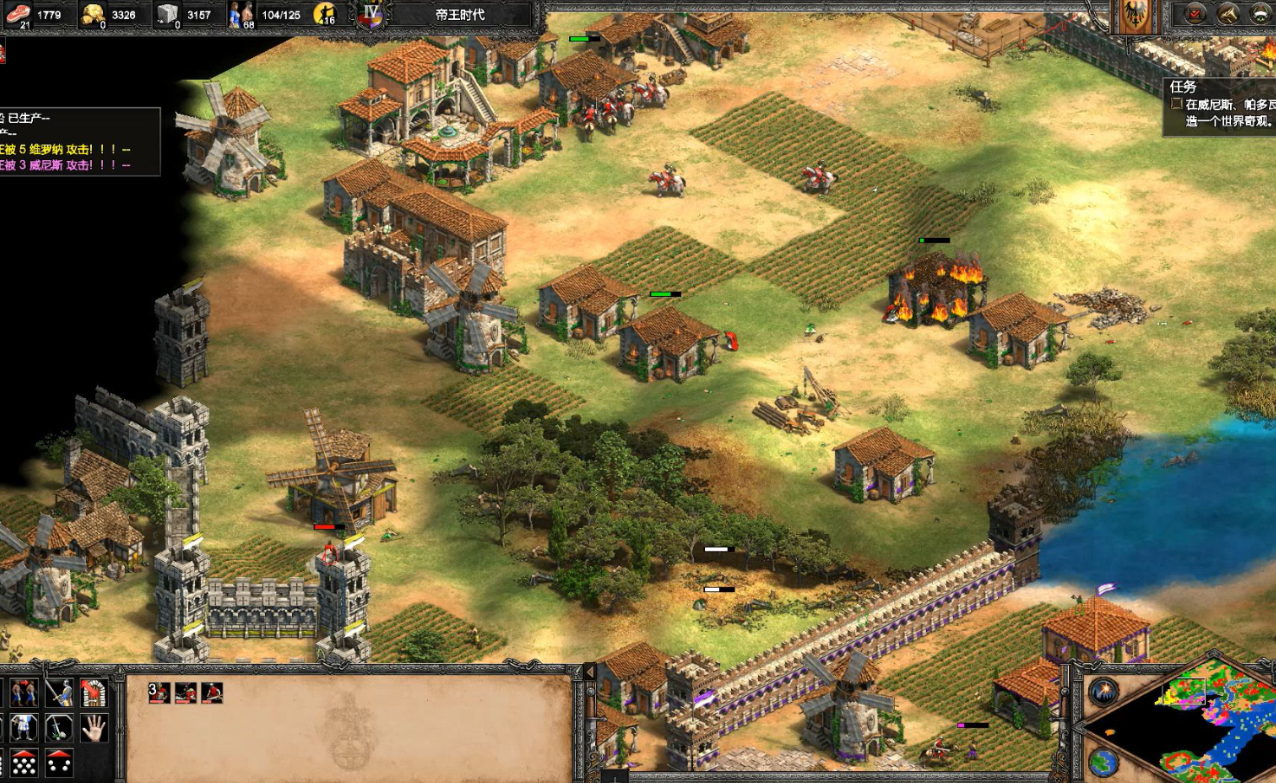1276x783 pixels.
Task: Select the third red swordsman unit portrait
Action: [x=211, y=692]
